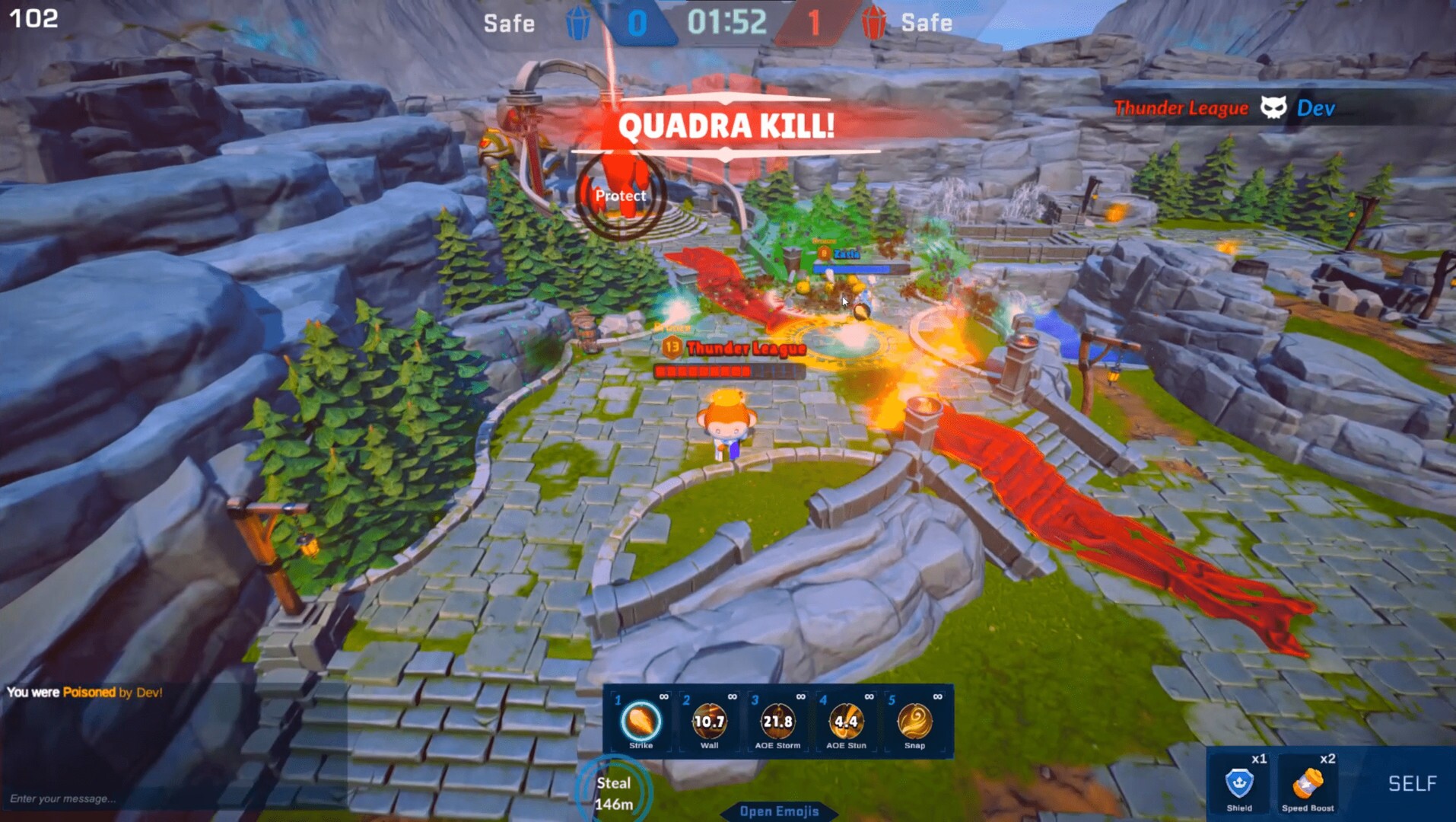
Task: Activate the Speed Boost item
Action: 1308,784
